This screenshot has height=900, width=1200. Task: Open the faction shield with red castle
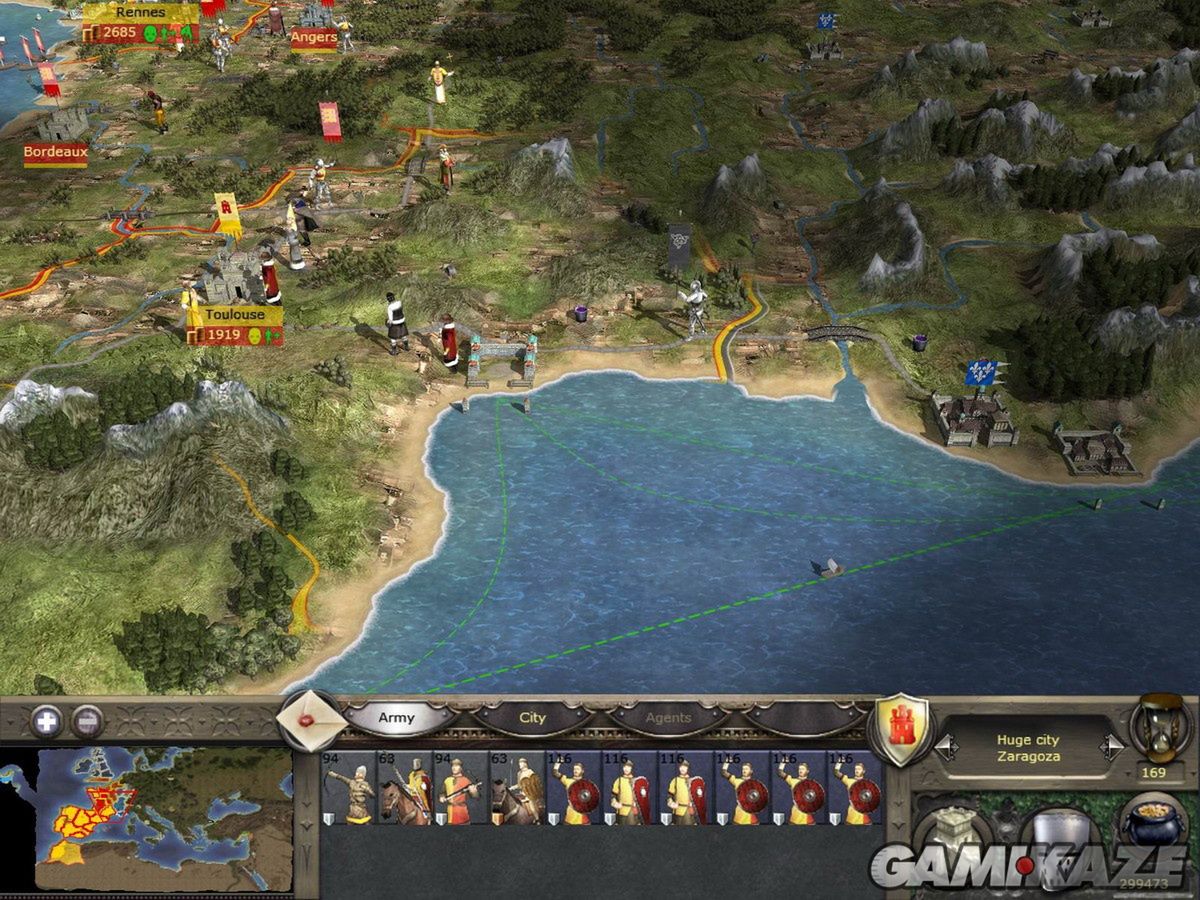(903, 727)
